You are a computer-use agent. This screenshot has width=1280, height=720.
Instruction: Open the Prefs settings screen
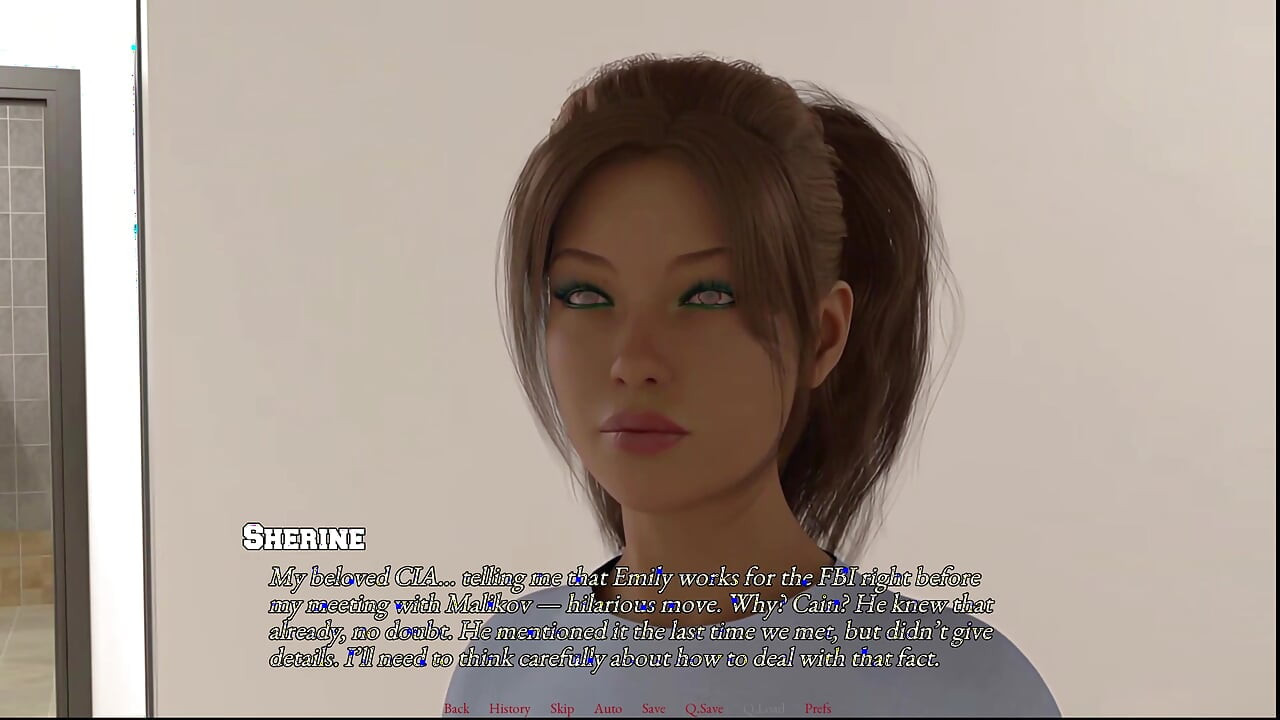(818, 708)
